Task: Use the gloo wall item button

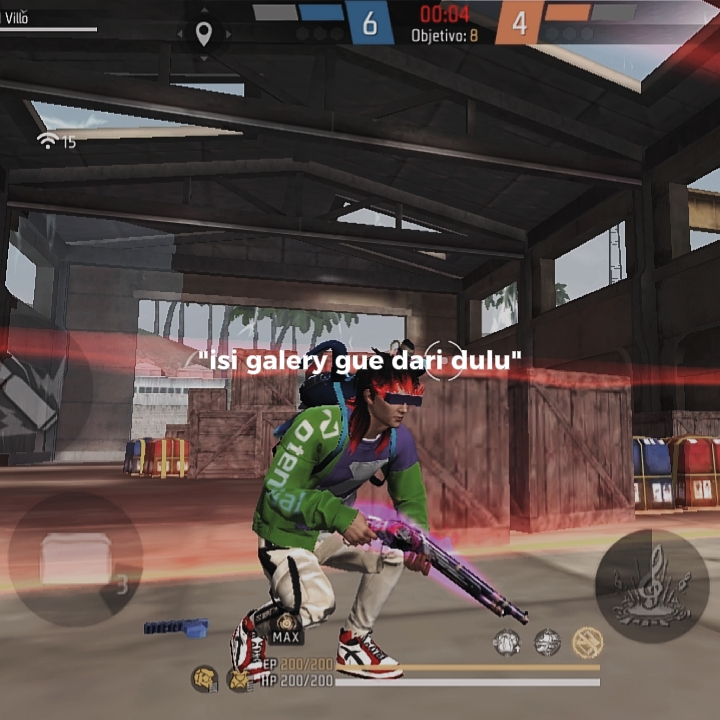Action: tap(75, 559)
